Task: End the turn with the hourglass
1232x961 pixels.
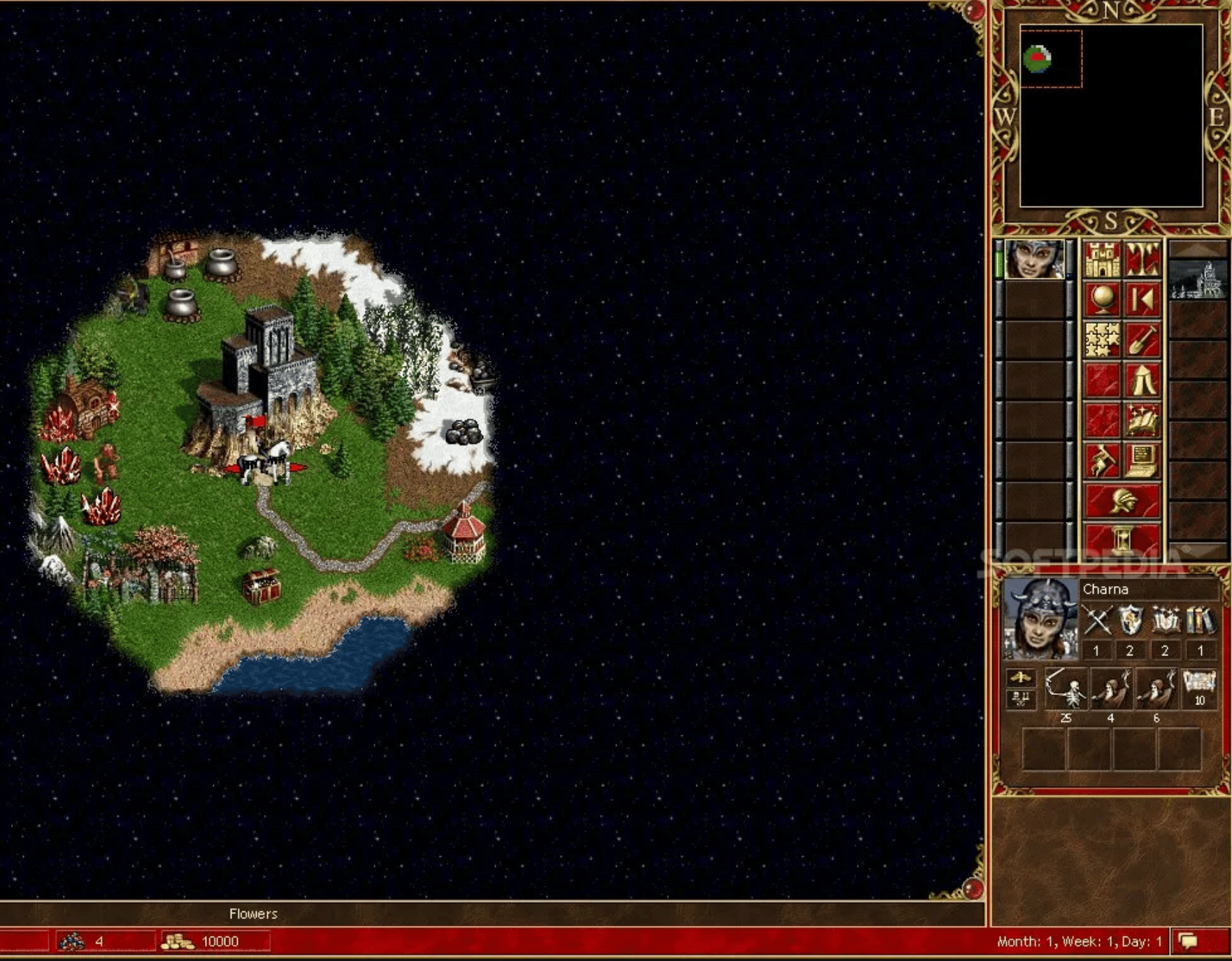Action: click(x=1122, y=541)
